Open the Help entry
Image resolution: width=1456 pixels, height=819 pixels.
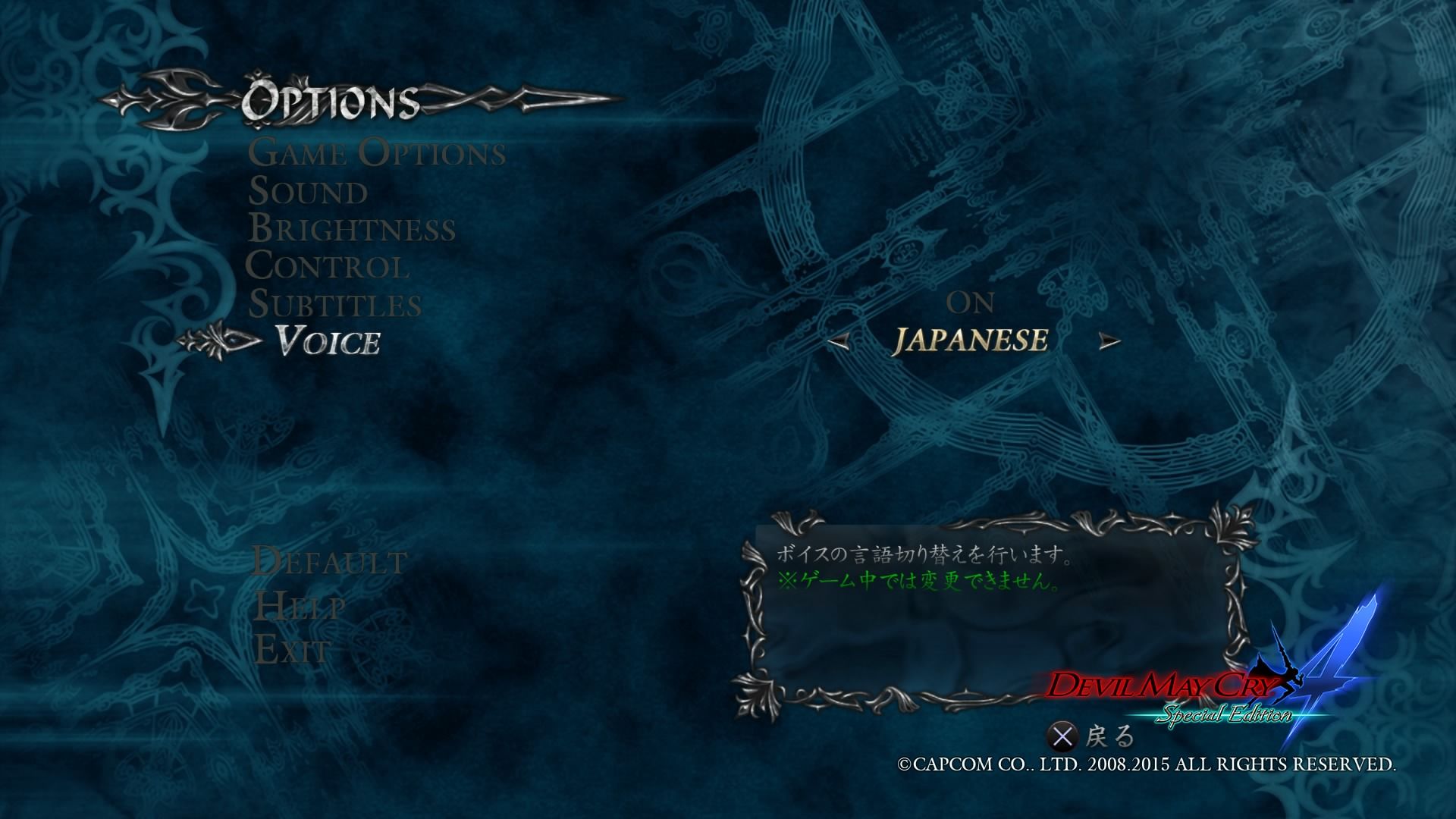pyautogui.click(x=300, y=606)
